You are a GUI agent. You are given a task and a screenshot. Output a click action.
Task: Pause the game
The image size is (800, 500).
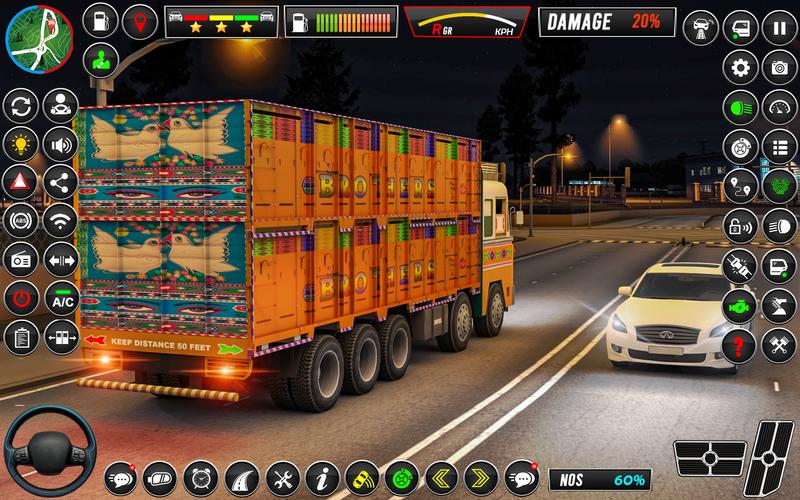tap(778, 27)
